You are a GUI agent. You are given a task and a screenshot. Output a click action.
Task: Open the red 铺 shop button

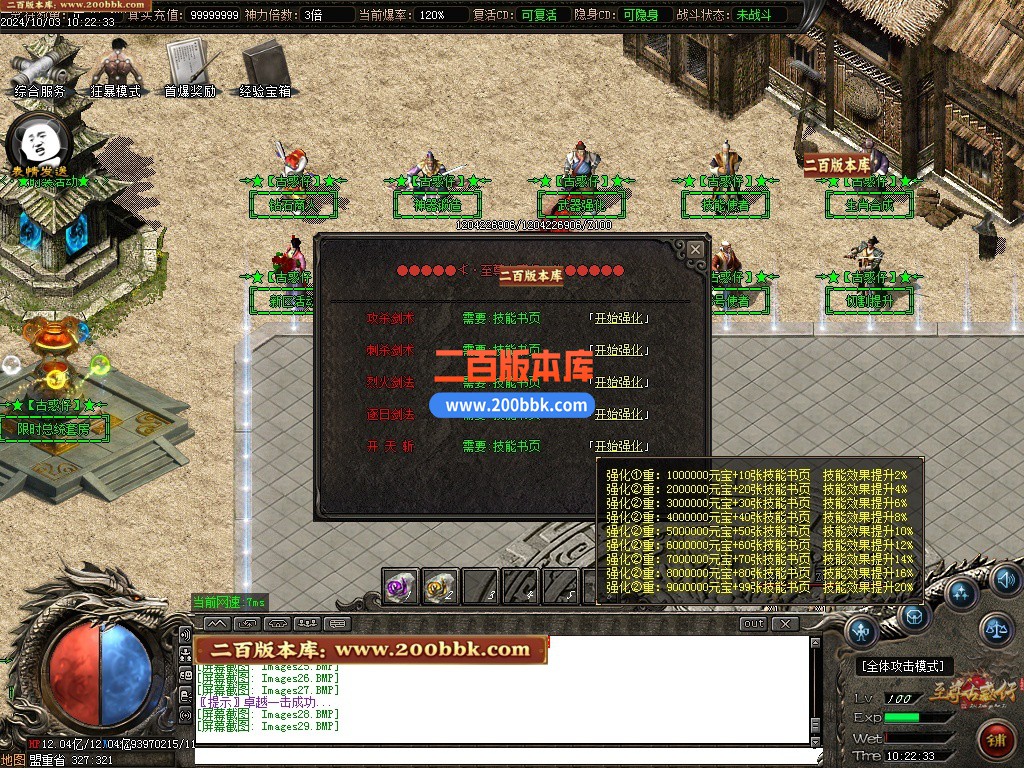coord(996,741)
